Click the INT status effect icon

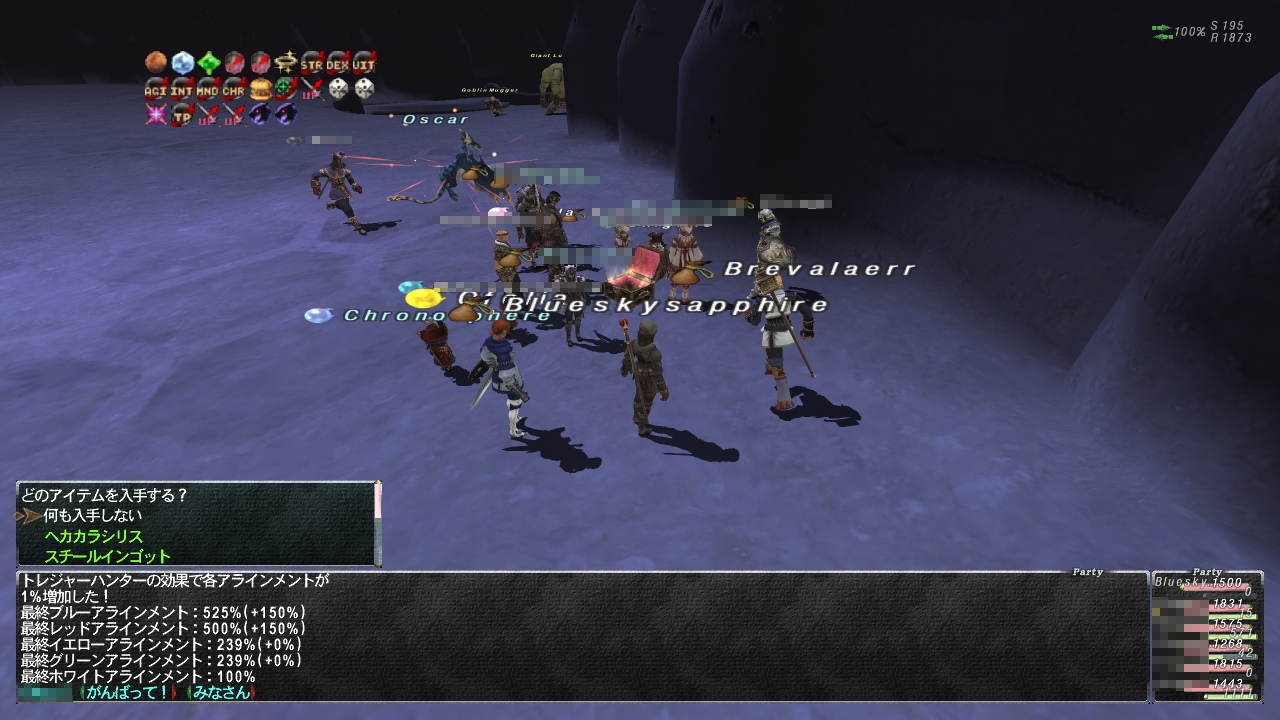[x=181, y=88]
